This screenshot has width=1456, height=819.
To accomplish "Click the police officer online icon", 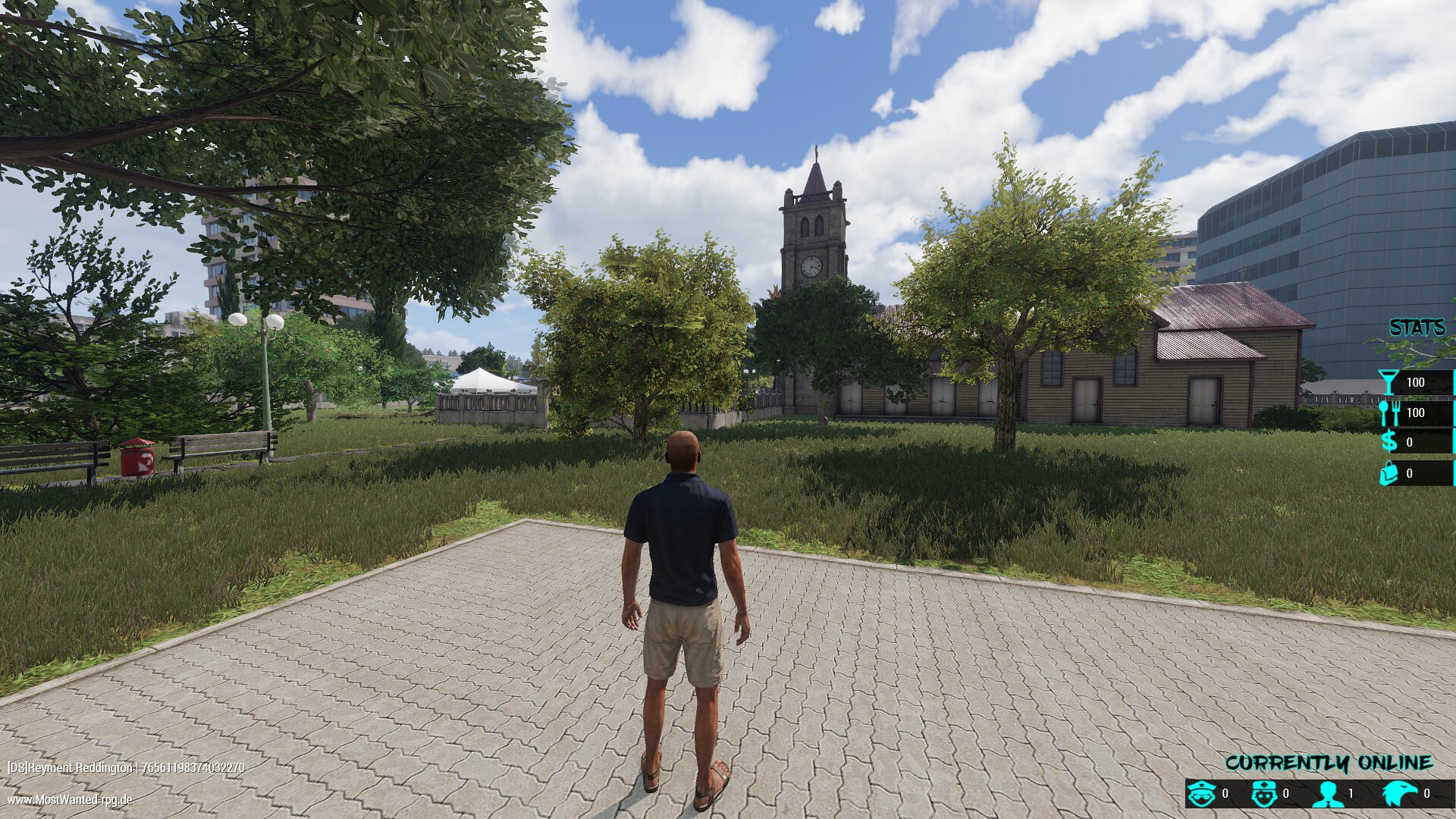I will pyautogui.click(x=1202, y=794).
